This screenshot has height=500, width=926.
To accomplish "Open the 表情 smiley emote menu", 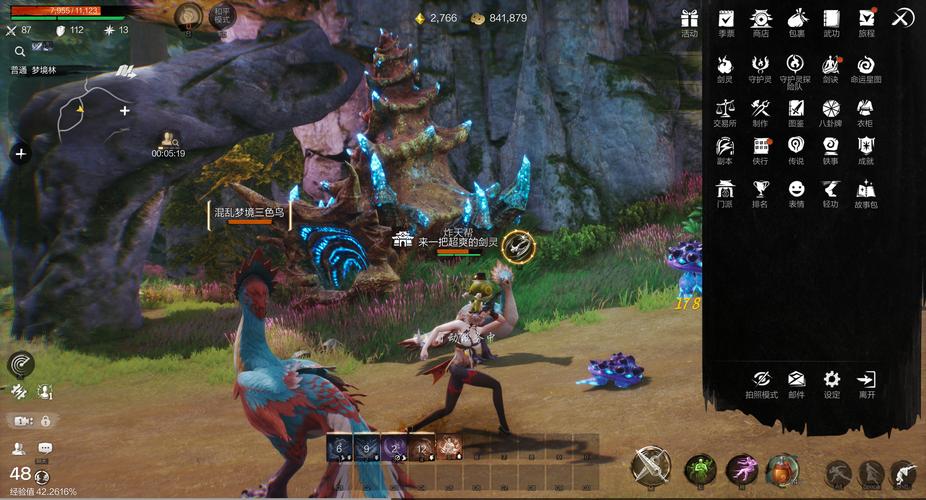I will [796, 189].
